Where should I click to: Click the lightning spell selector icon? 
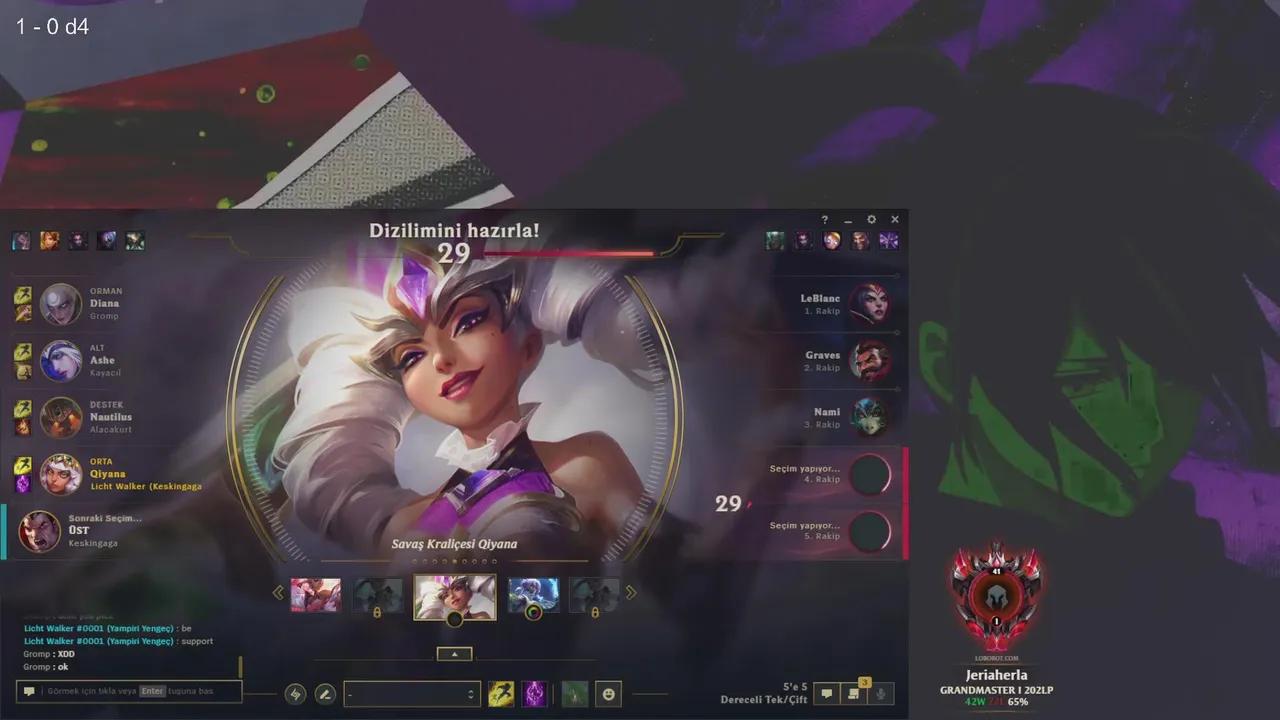295,693
